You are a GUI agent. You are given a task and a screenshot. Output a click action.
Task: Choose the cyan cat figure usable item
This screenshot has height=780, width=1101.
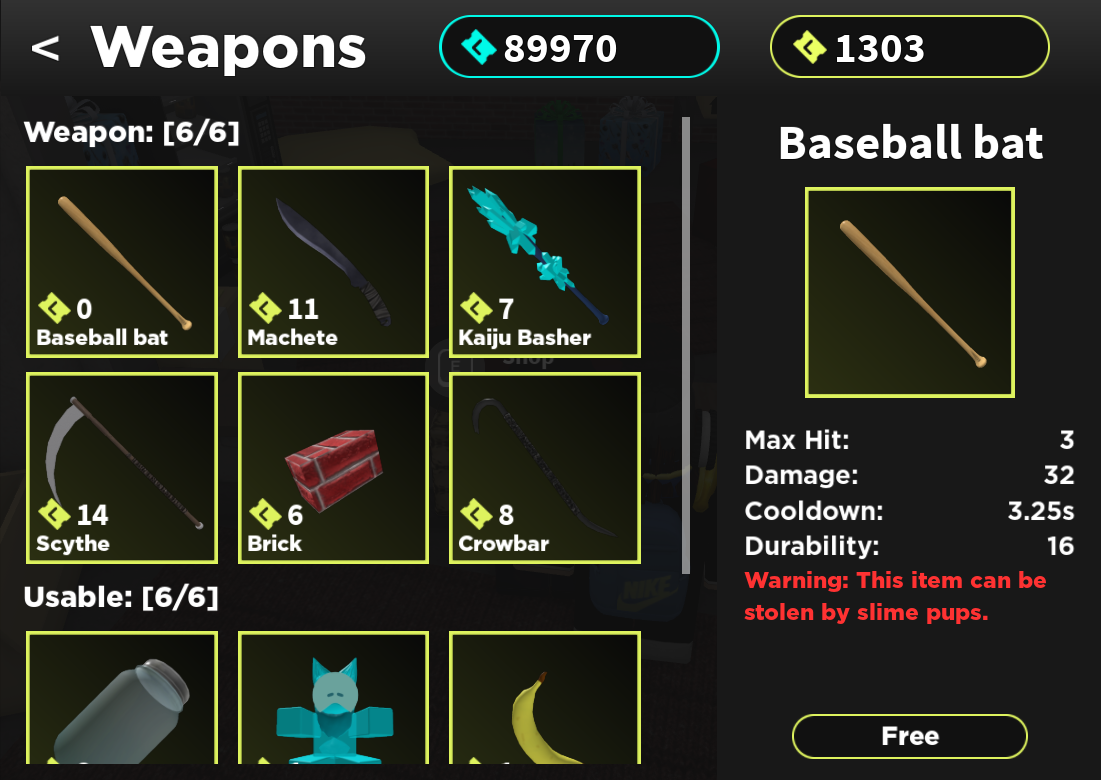333,700
